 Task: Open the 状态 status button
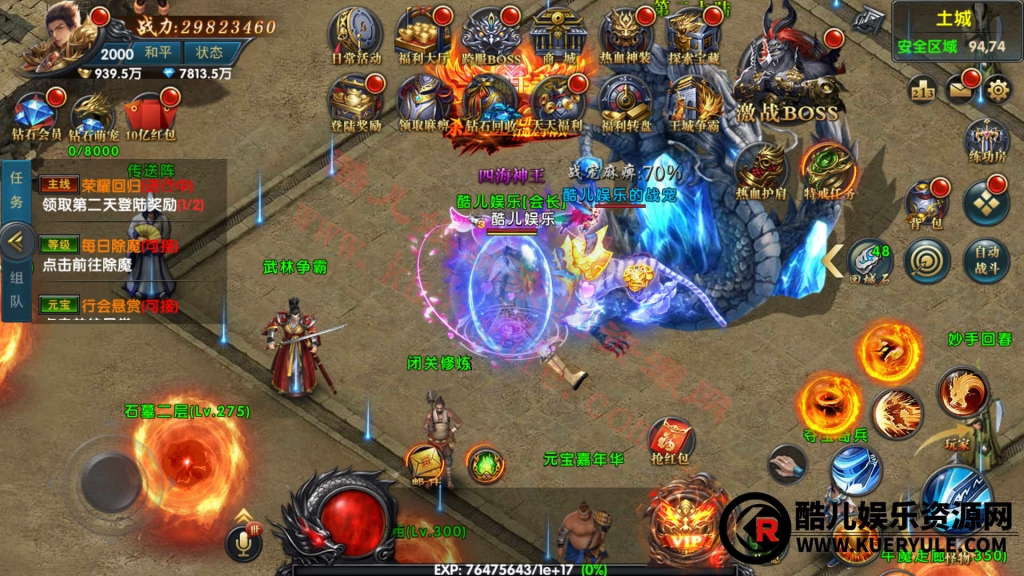click(210, 52)
